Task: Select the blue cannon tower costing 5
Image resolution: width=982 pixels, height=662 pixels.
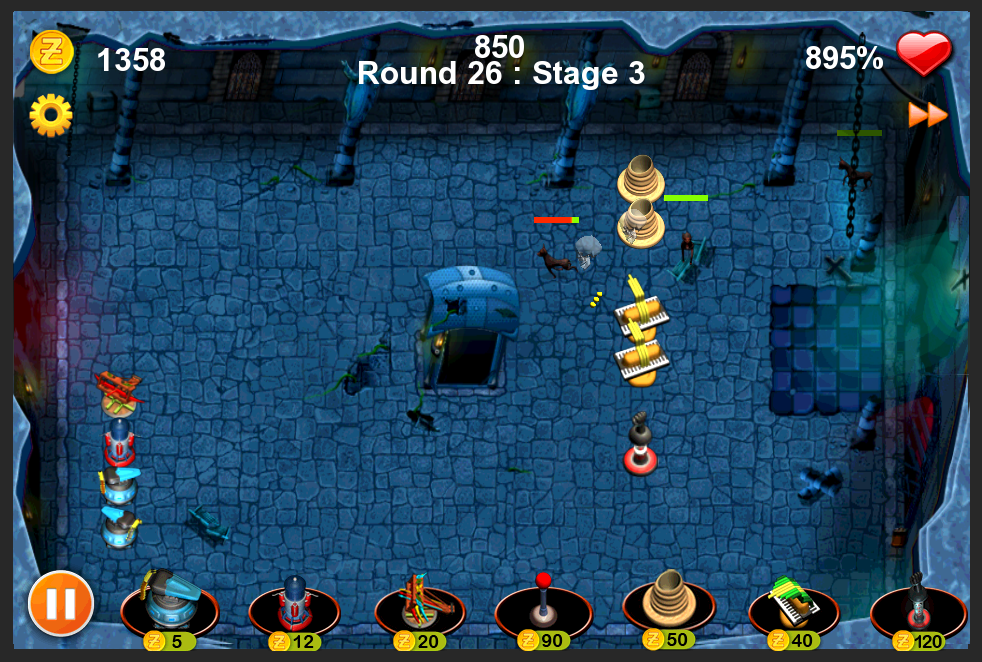Action: point(168,603)
